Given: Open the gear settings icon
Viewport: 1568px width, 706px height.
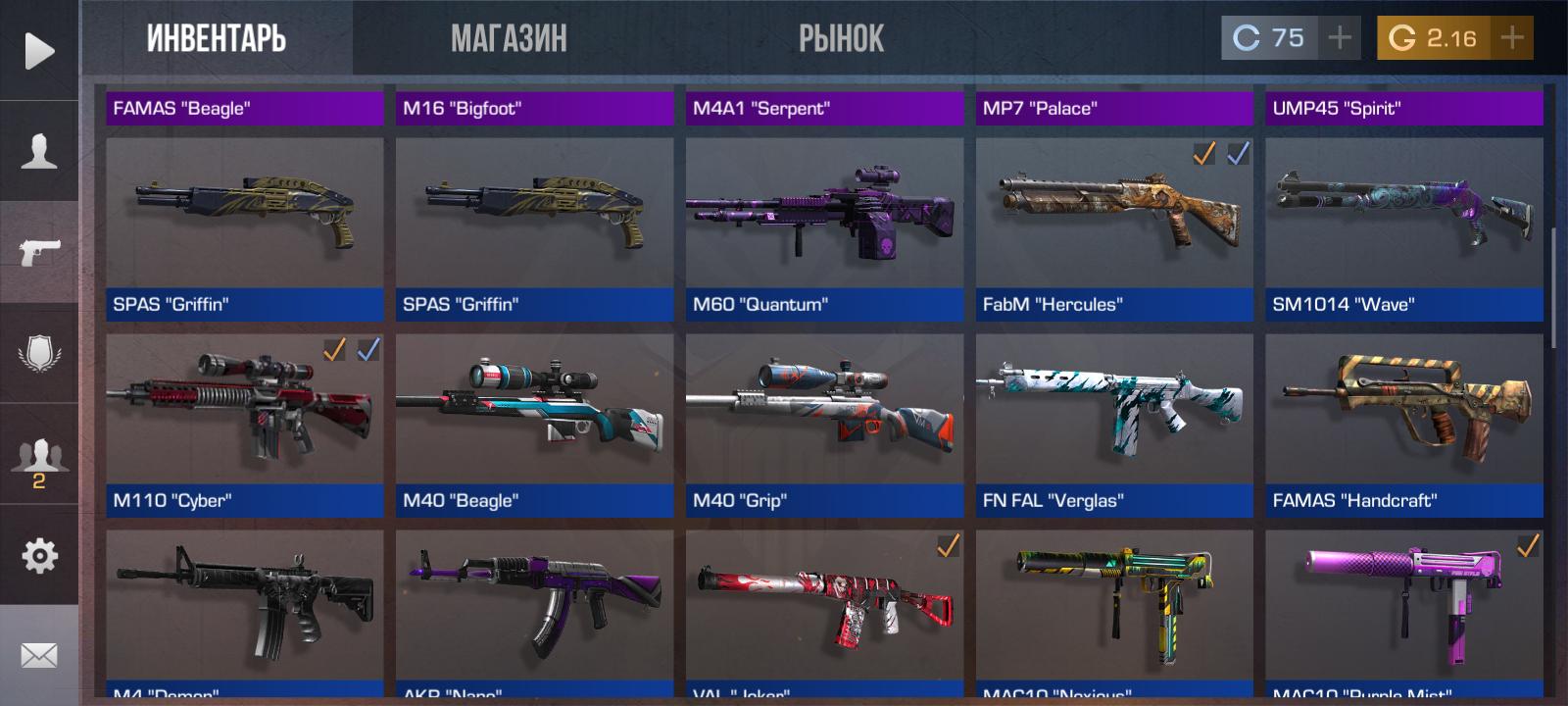Looking at the screenshot, I should tap(39, 556).
